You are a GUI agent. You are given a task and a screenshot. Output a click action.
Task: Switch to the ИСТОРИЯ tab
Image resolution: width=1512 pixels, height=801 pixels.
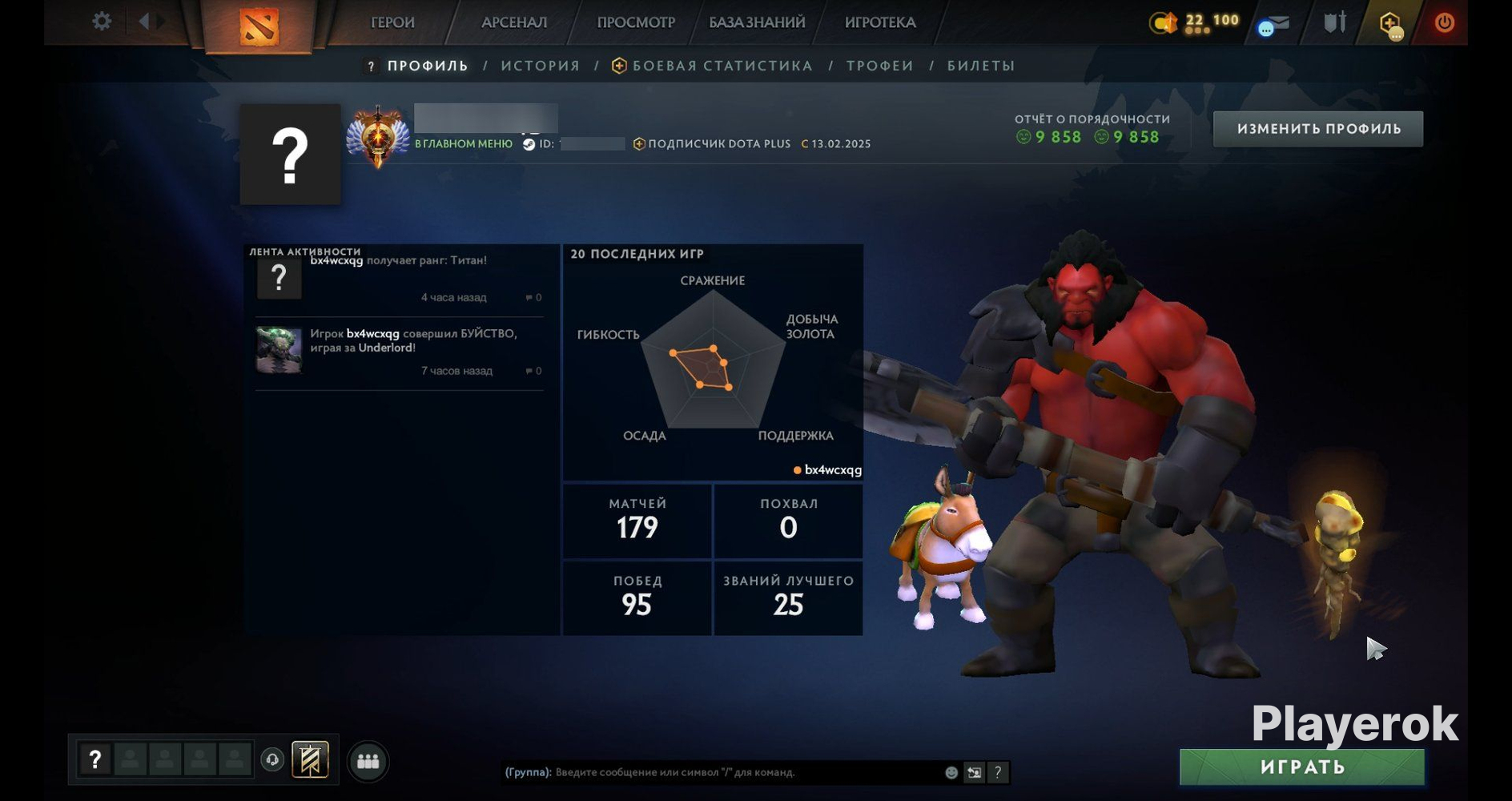(x=541, y=66)
